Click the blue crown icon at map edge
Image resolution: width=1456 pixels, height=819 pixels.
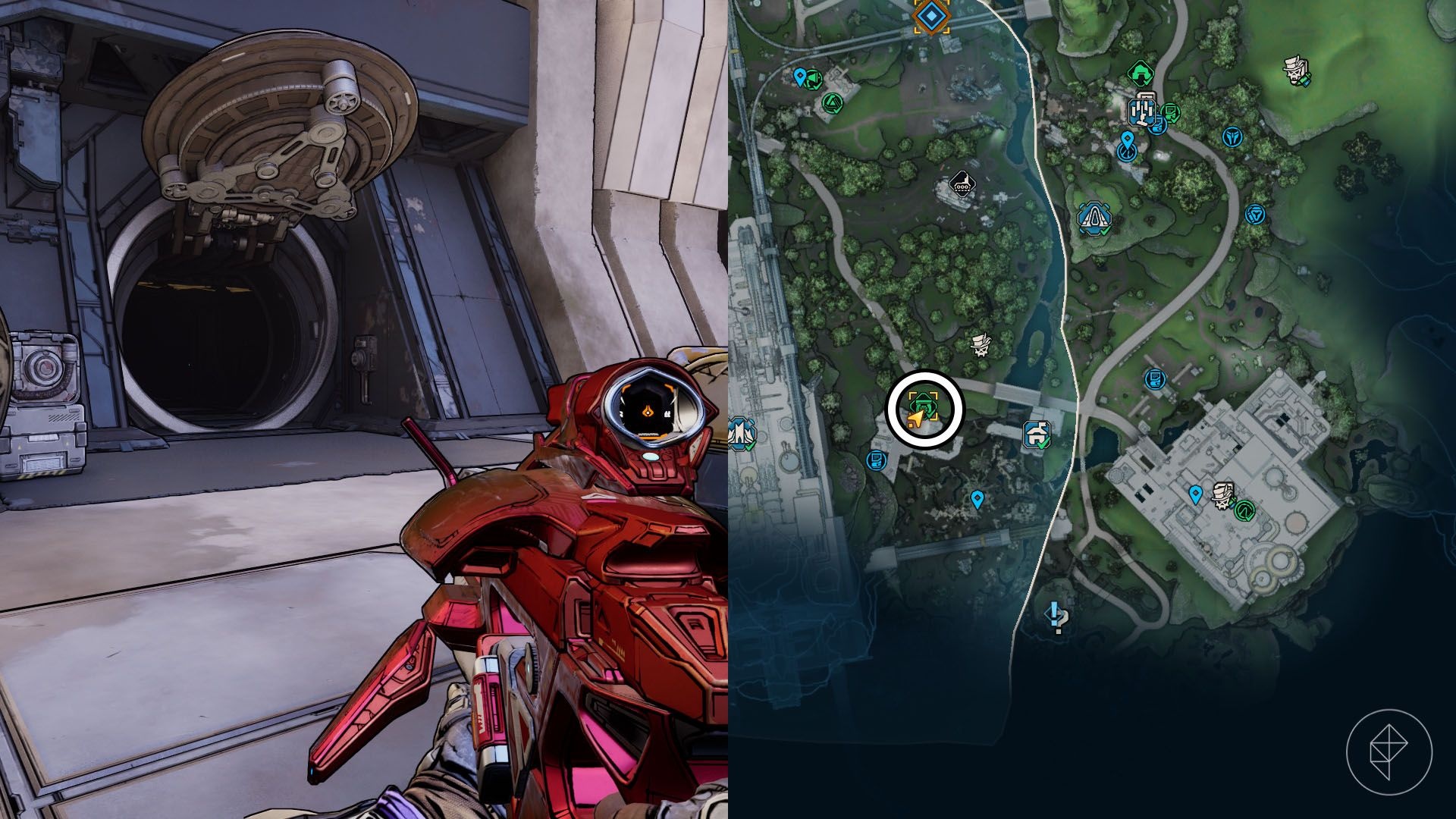739,435
